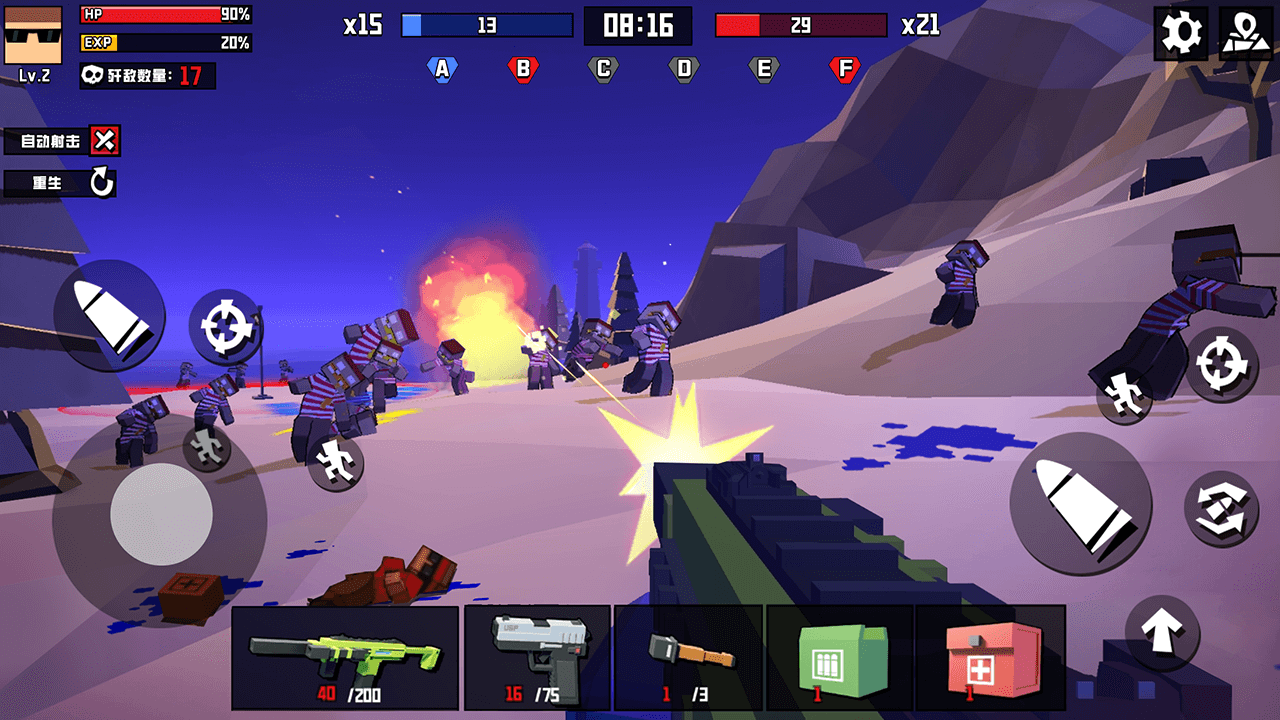This screenshot has height=720, width=1280.
Task: Select the green rifle weapon slot
Action: pos(346,655)
